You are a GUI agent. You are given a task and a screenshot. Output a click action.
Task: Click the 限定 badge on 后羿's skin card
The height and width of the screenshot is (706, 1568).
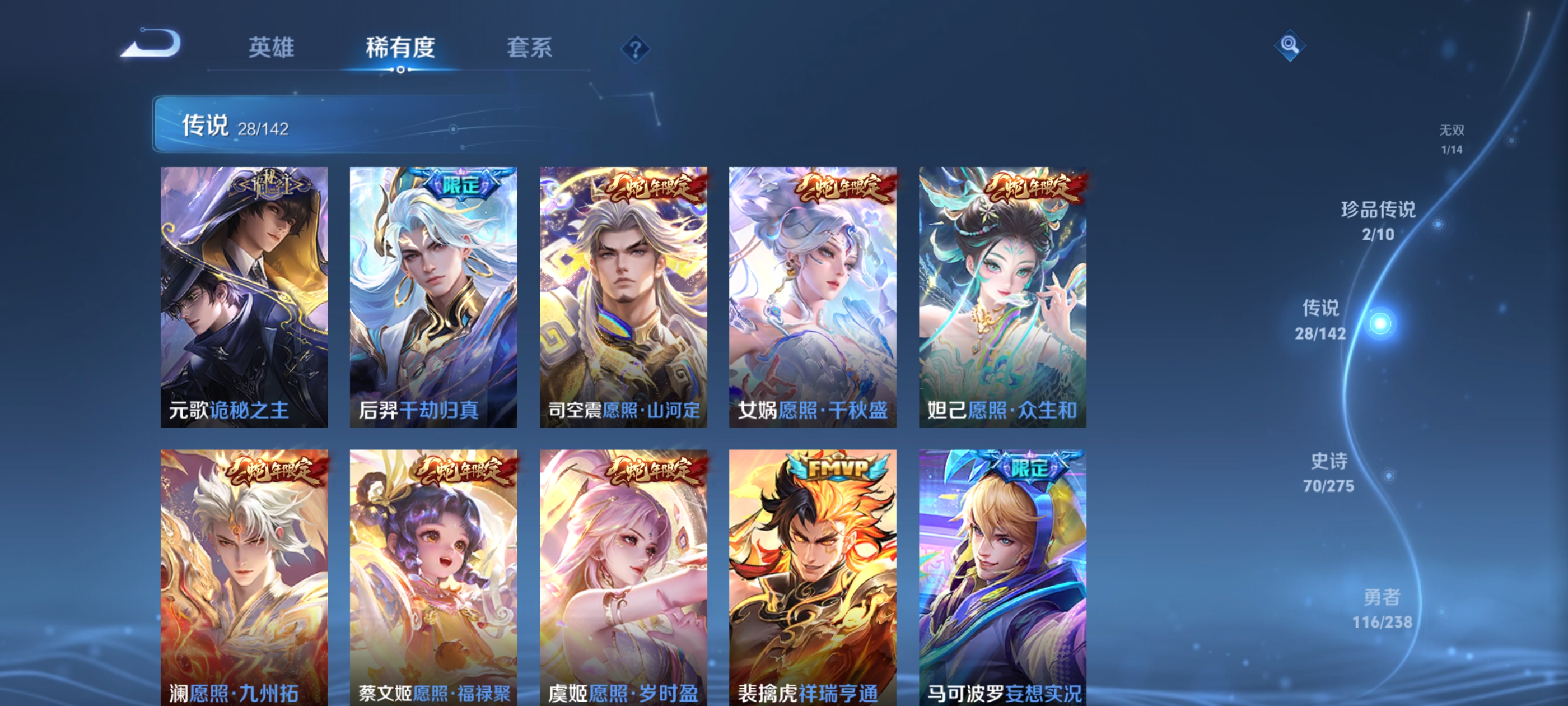460,187
